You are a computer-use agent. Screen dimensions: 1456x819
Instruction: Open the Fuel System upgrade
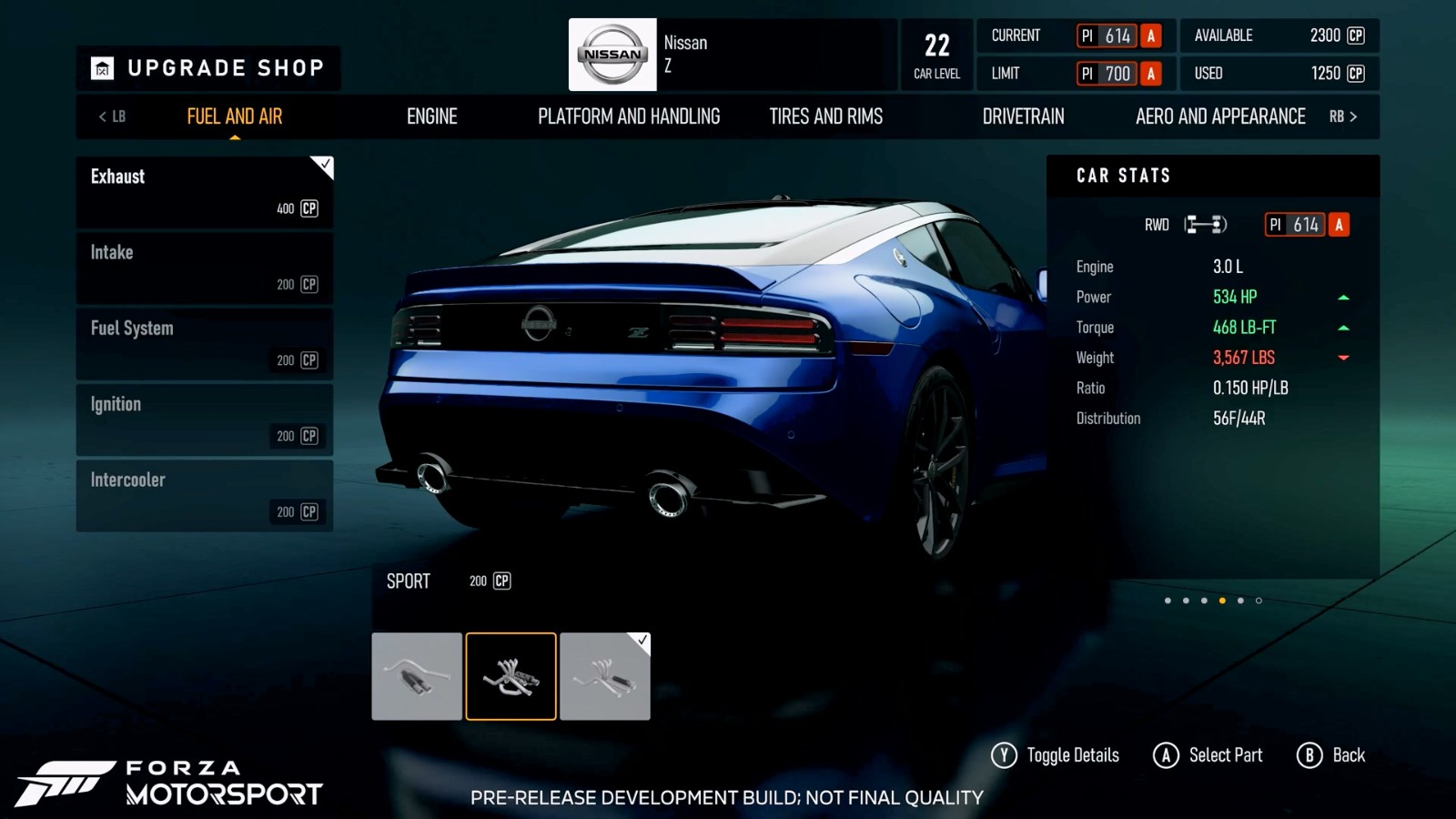click(205, 344)
